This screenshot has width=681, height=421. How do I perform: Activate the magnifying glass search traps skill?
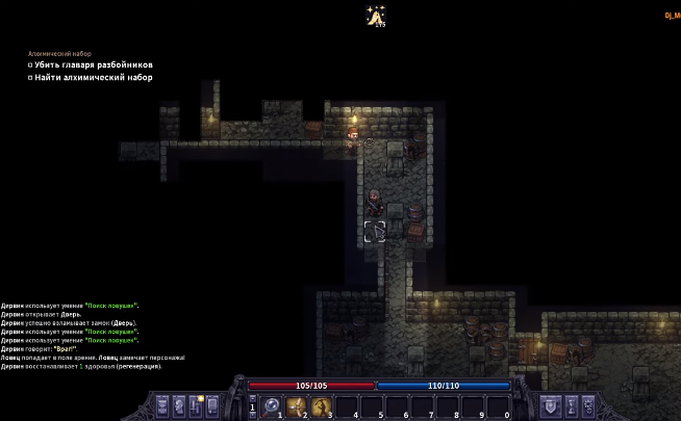270,406
